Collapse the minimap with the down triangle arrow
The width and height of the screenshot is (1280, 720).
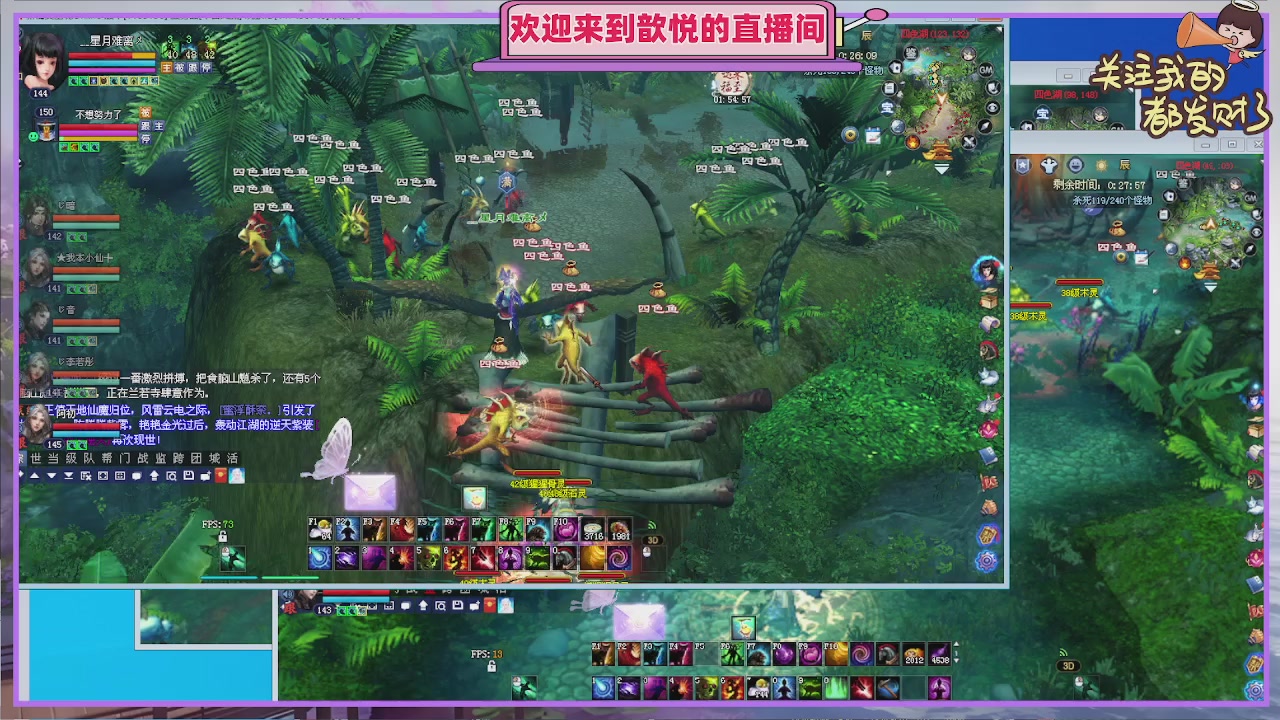(x=941, y=168)
